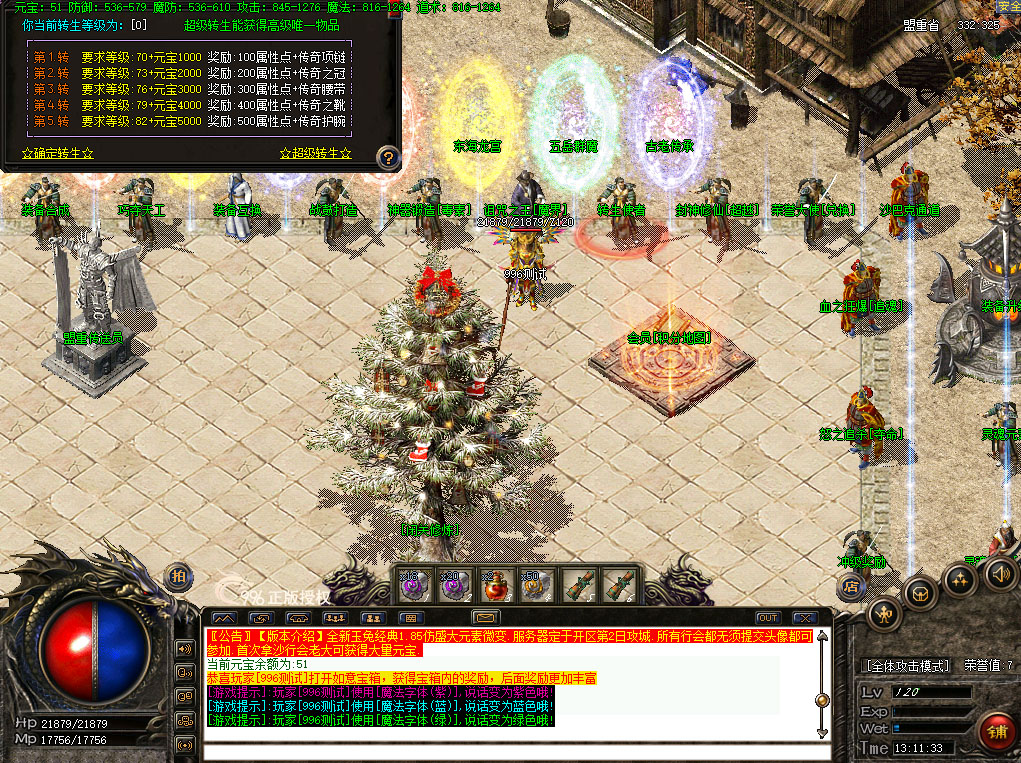Open the bag inventory round icon
Screen dimensions: 1021x763
(x=919, y=595)
